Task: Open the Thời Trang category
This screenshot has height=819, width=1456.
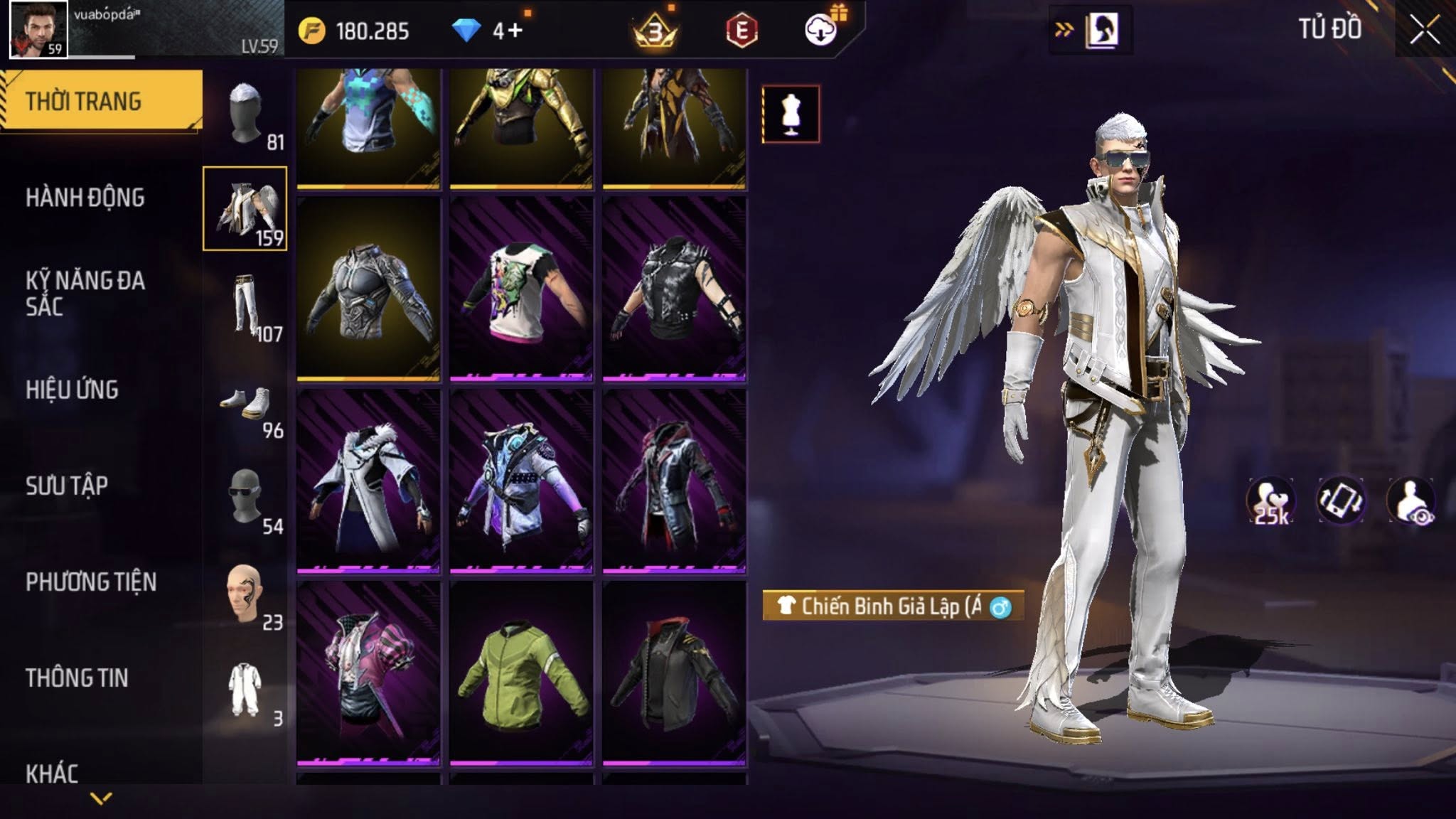Action: tap(100, 101)
